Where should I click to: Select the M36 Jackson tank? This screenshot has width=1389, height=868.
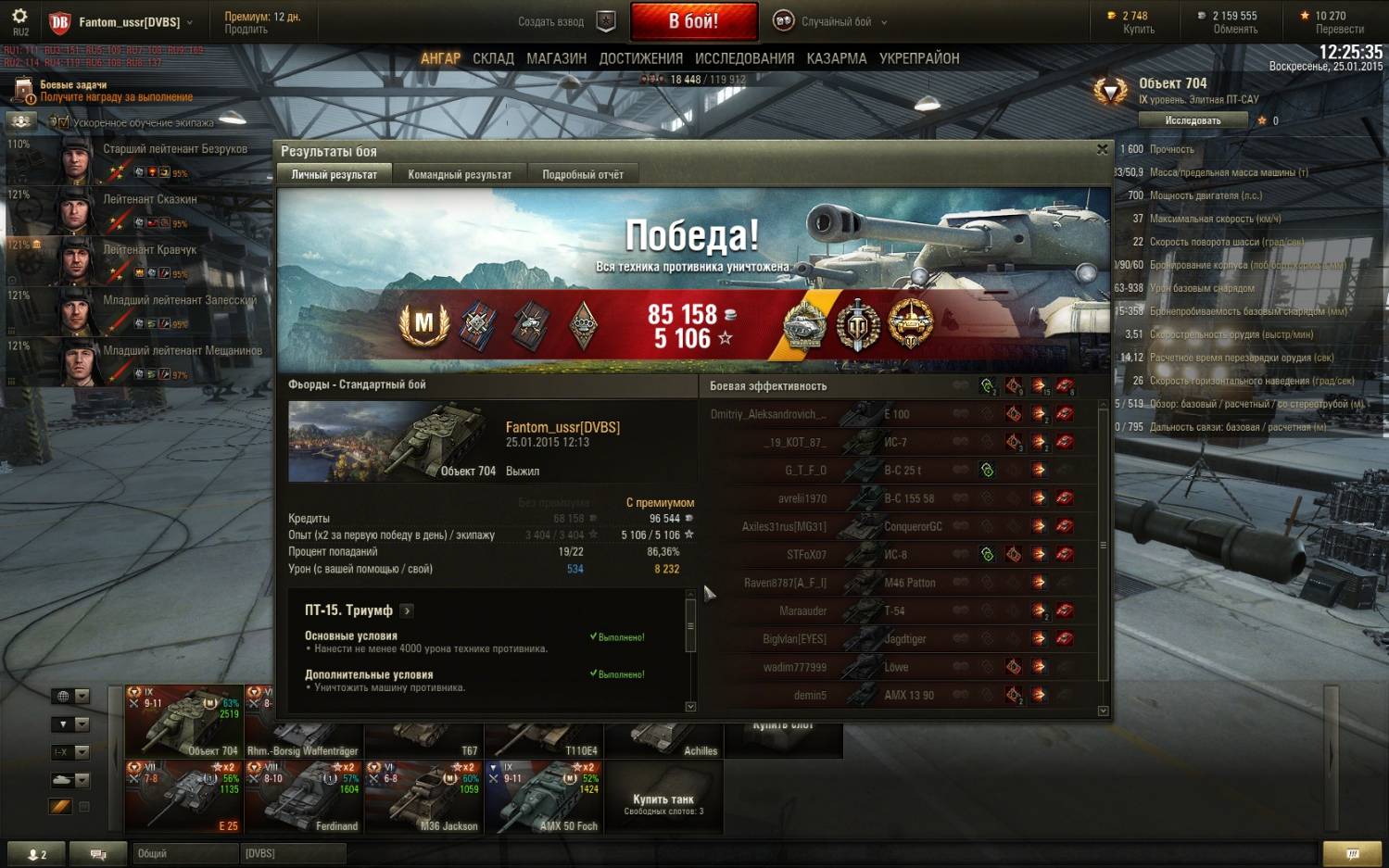423,798
